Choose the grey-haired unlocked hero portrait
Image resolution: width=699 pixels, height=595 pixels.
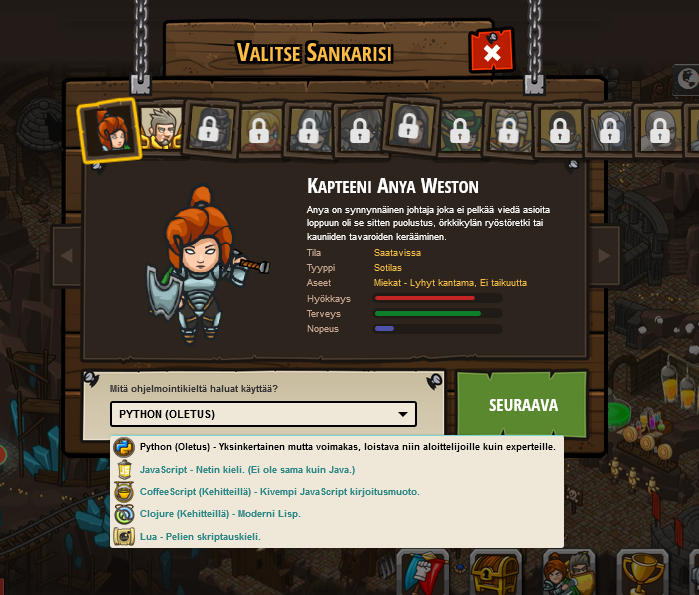point(160,128)
